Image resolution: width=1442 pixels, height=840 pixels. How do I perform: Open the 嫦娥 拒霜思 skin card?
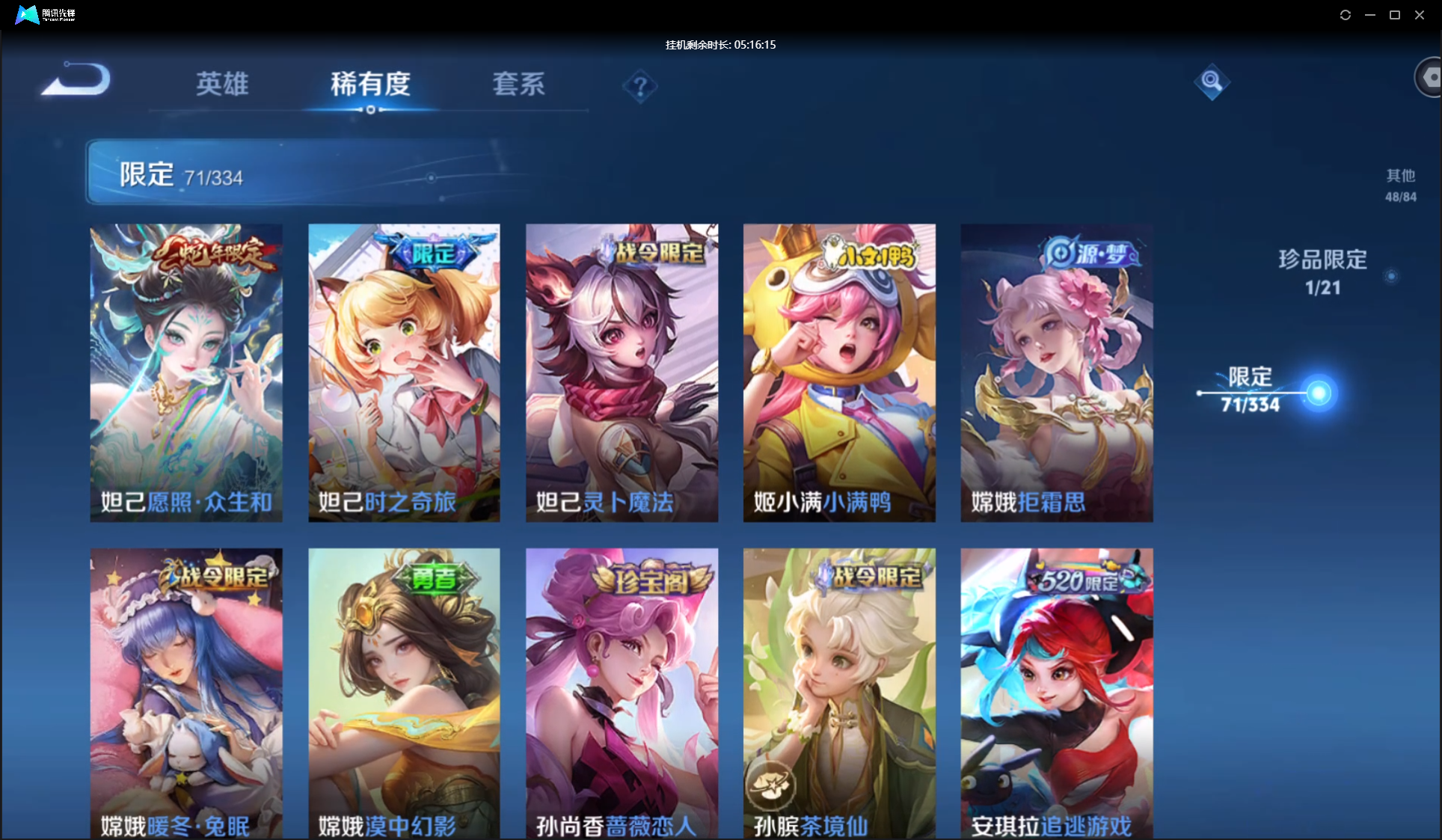[x=1057, y=373]
